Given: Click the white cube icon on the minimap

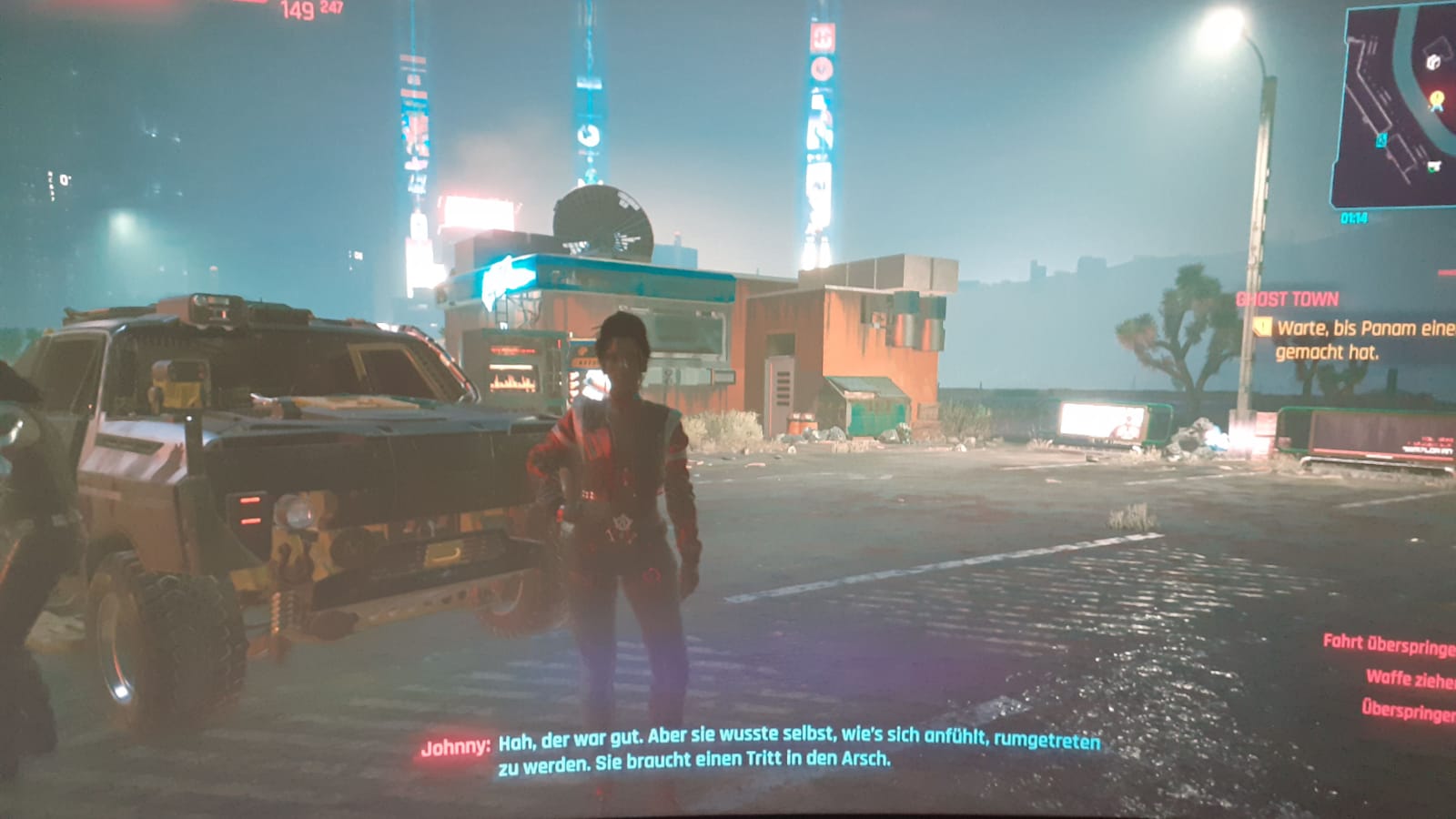Looking at the screenshot, I should pos(1432,62).
